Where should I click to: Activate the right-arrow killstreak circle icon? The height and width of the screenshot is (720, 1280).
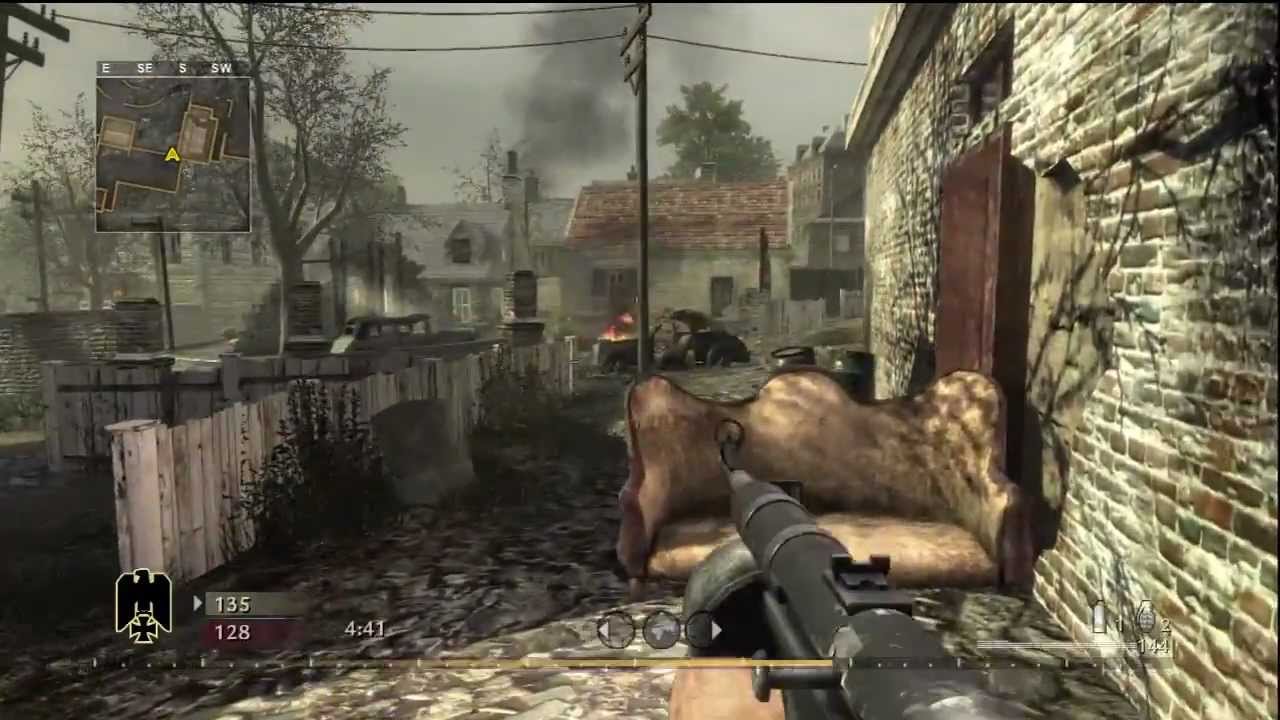pyautogui.click(x=703, y=630)
